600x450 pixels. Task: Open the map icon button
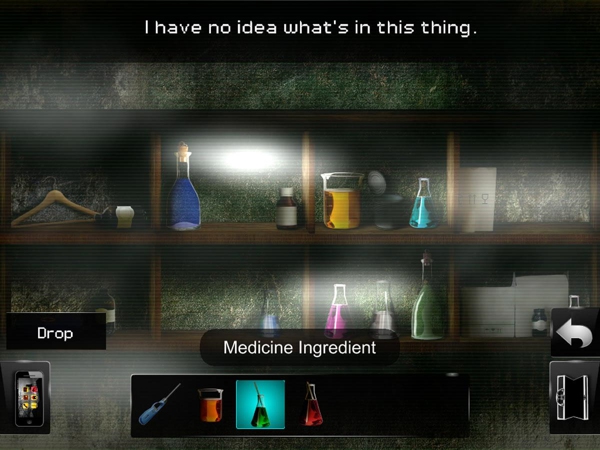pyautogui.click(x=576, y=397)
